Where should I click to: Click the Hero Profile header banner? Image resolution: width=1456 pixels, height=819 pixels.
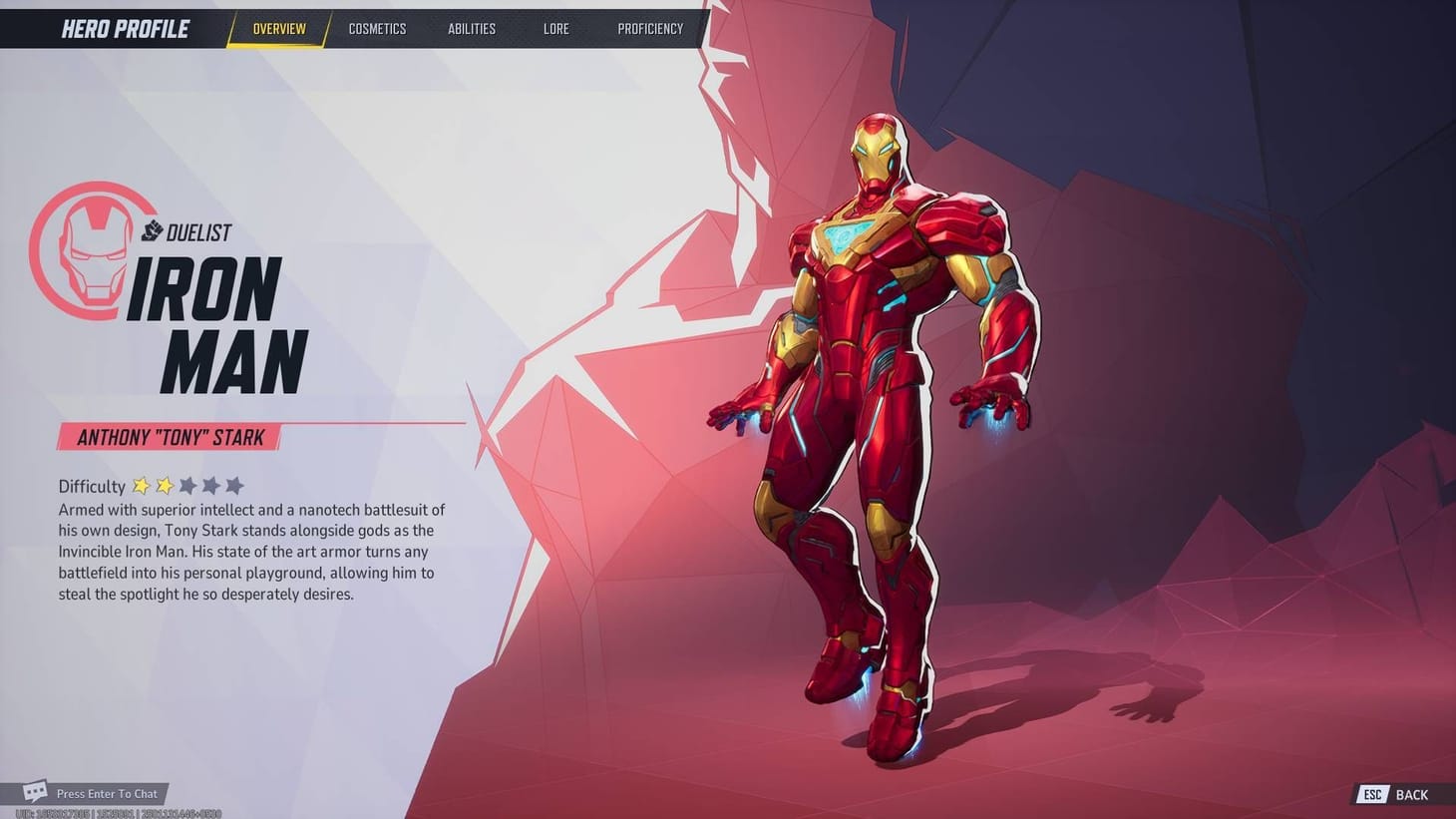pyautogui.click(x=124, y=28)
